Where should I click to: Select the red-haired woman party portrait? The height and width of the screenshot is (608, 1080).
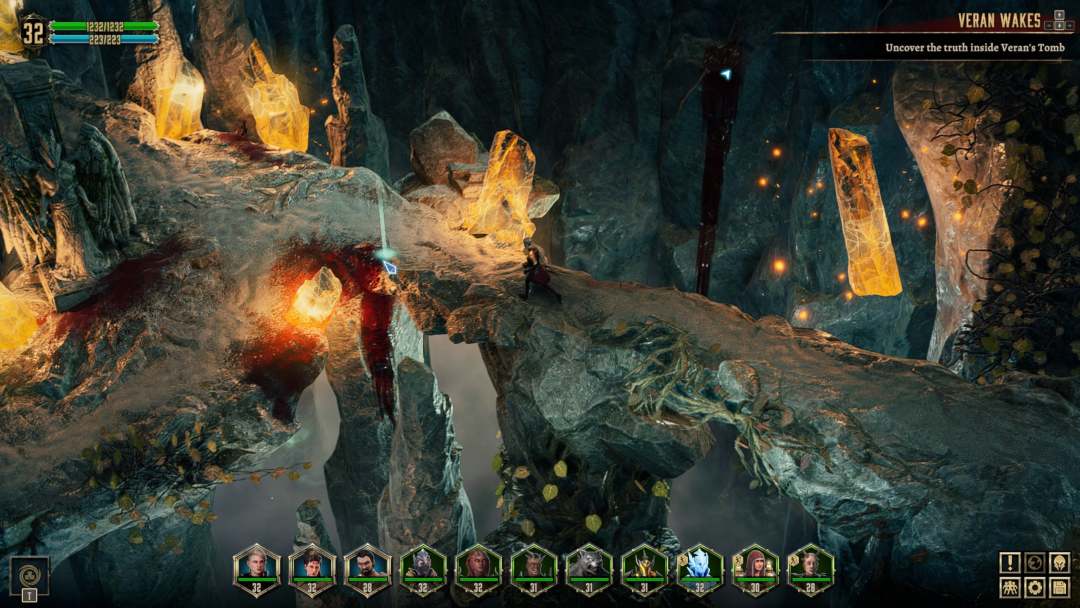click(477, 567)
